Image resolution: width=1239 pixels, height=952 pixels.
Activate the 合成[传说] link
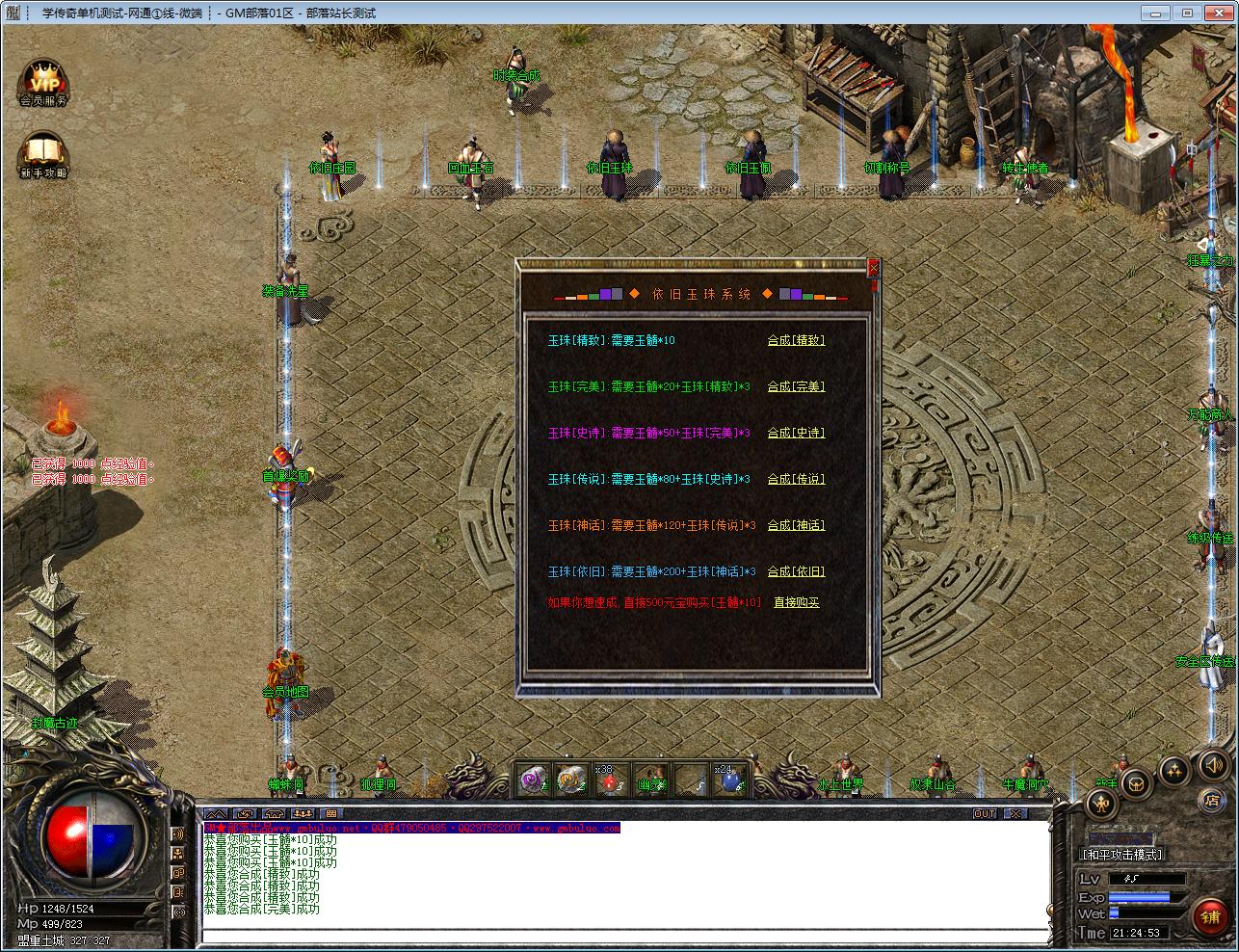tap(796, 479)
